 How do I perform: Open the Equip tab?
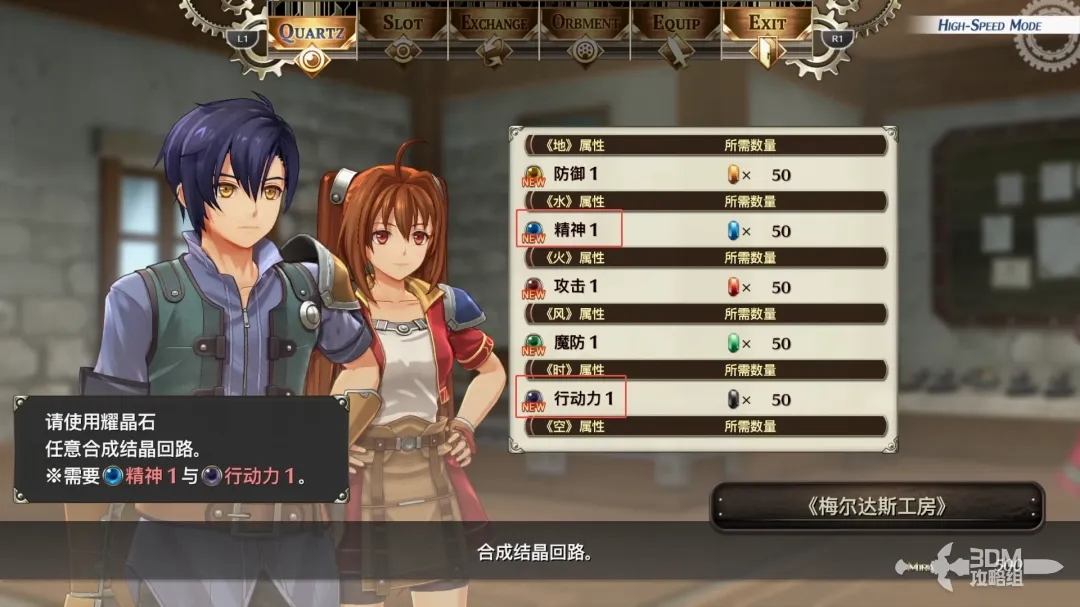tap(676, 24)
